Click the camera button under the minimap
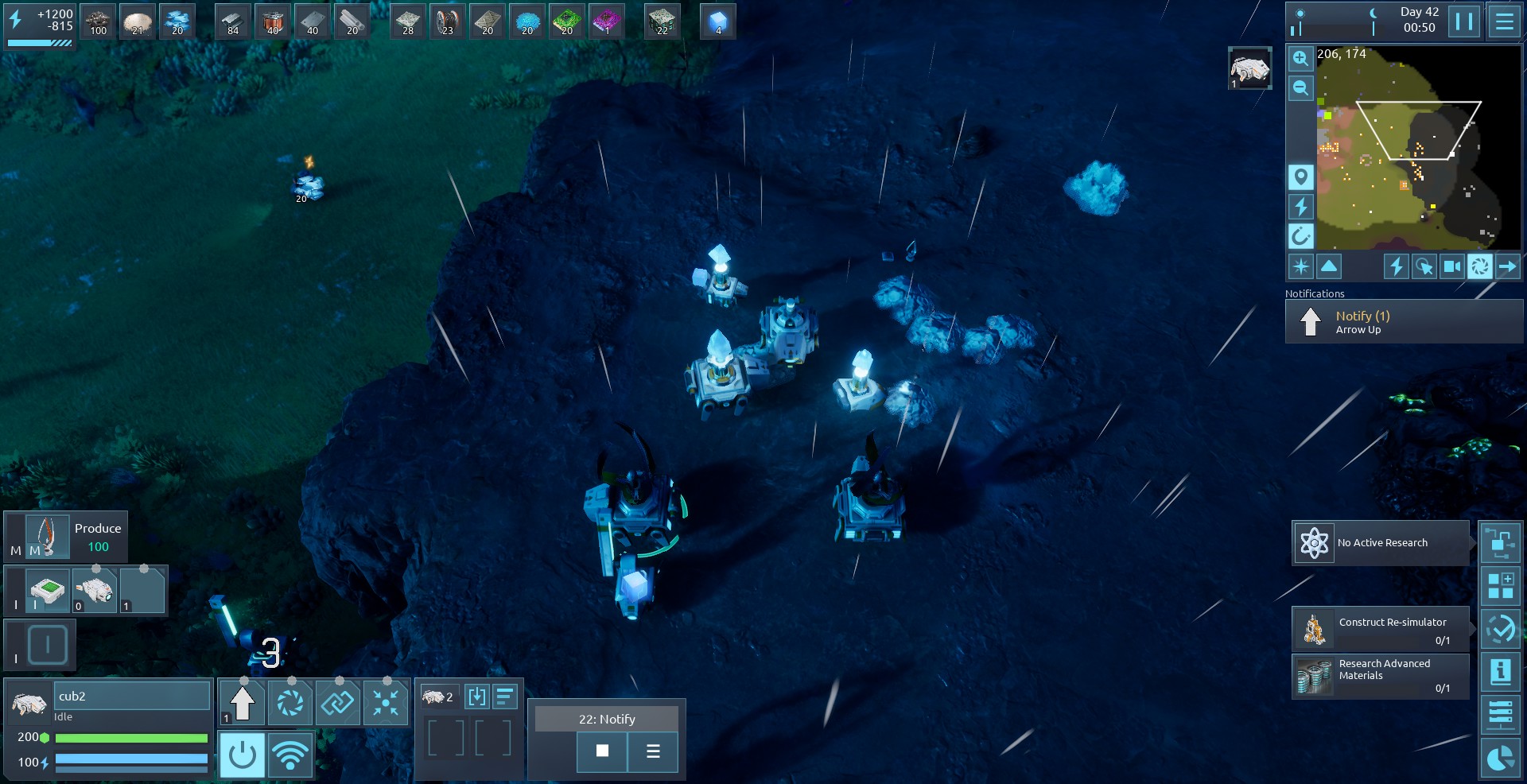This screenshot has width=1527, height=784. 1451,266
